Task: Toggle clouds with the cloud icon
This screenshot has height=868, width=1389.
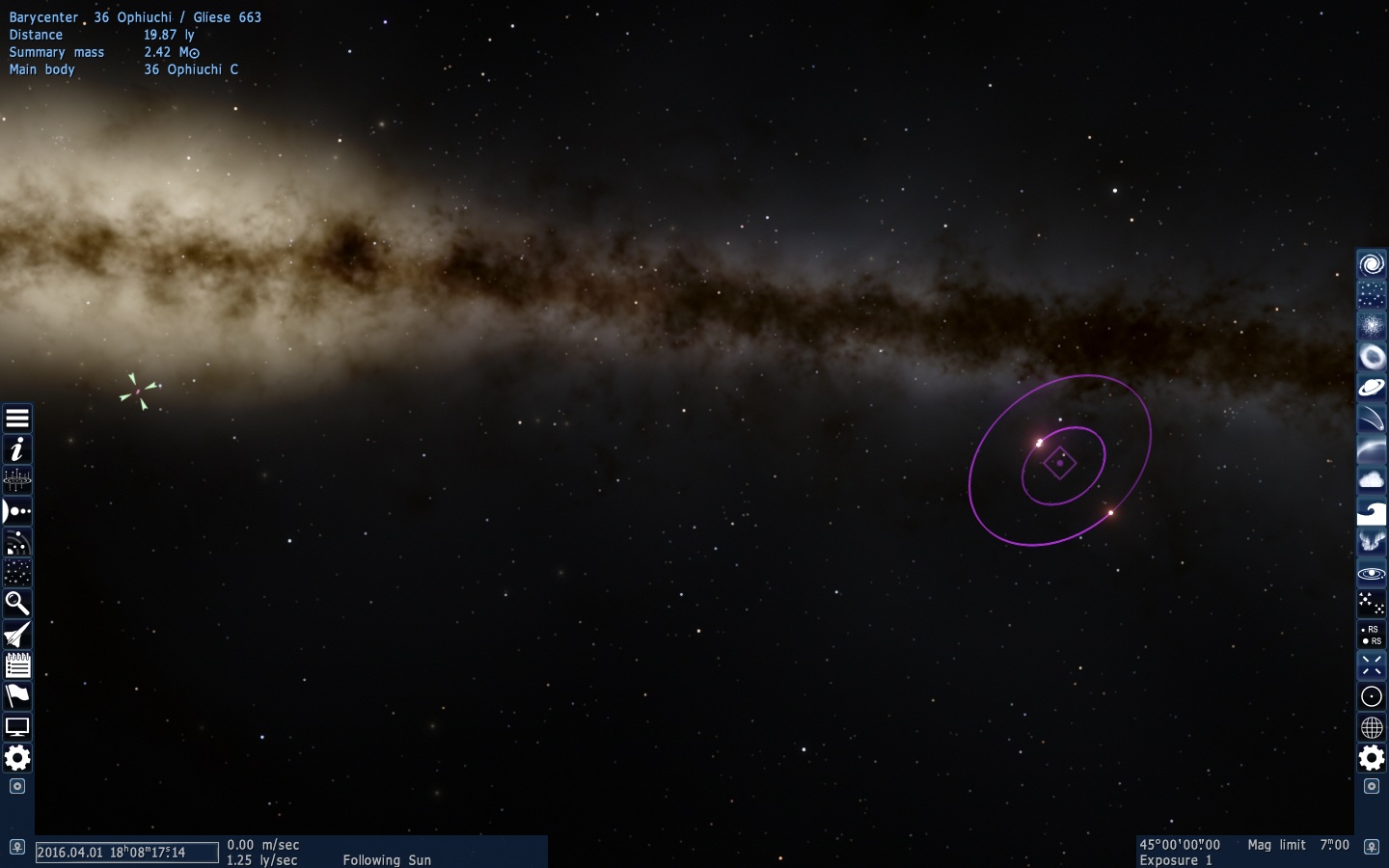Action: tap(1372, 480)
